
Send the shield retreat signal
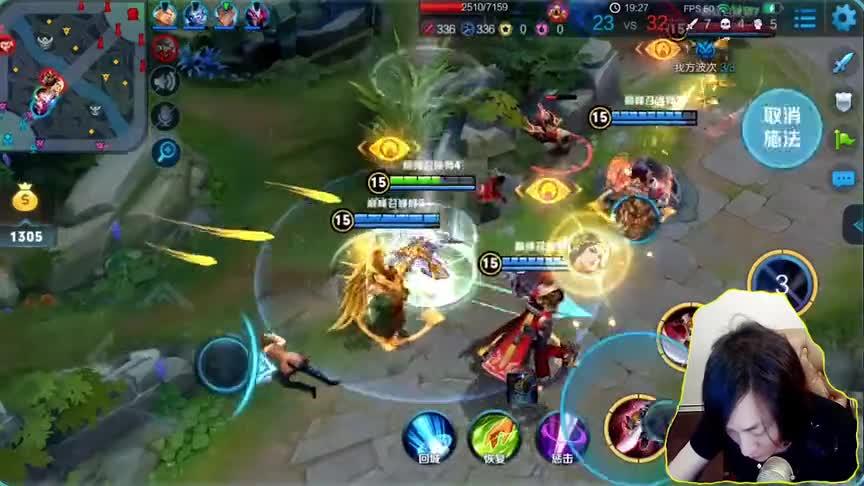pos(844,101)
